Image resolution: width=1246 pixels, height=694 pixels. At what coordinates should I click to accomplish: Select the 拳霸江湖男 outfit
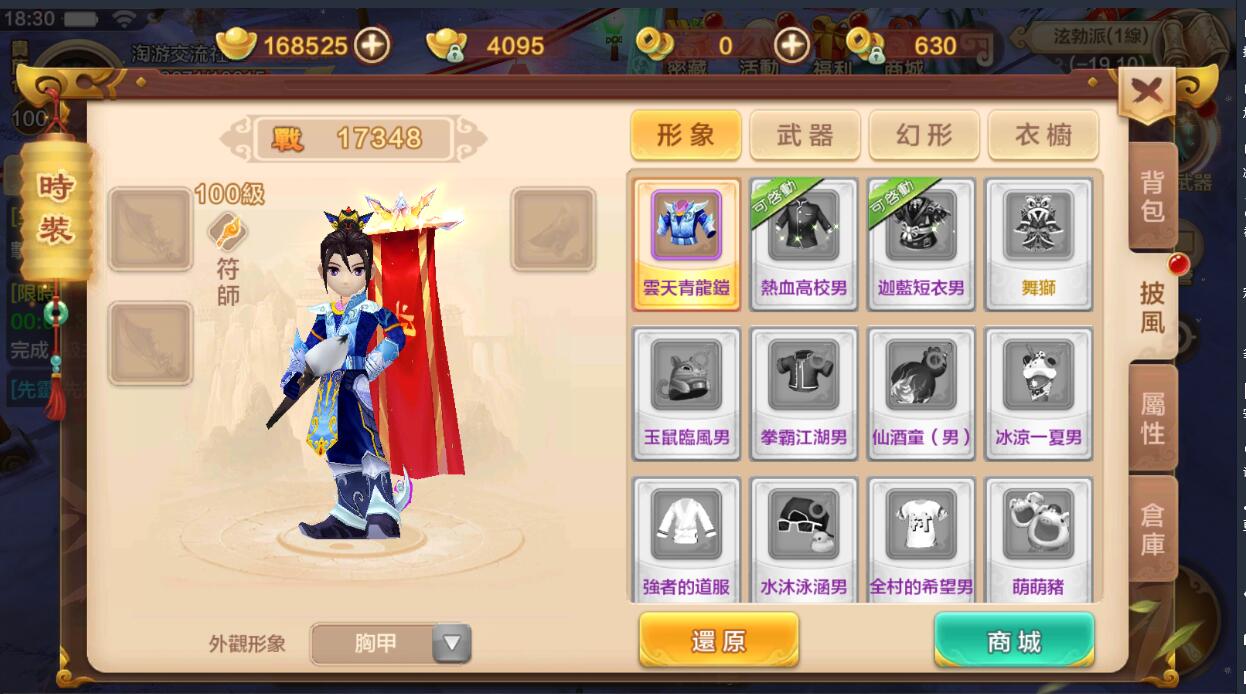(x=804, y=393)
